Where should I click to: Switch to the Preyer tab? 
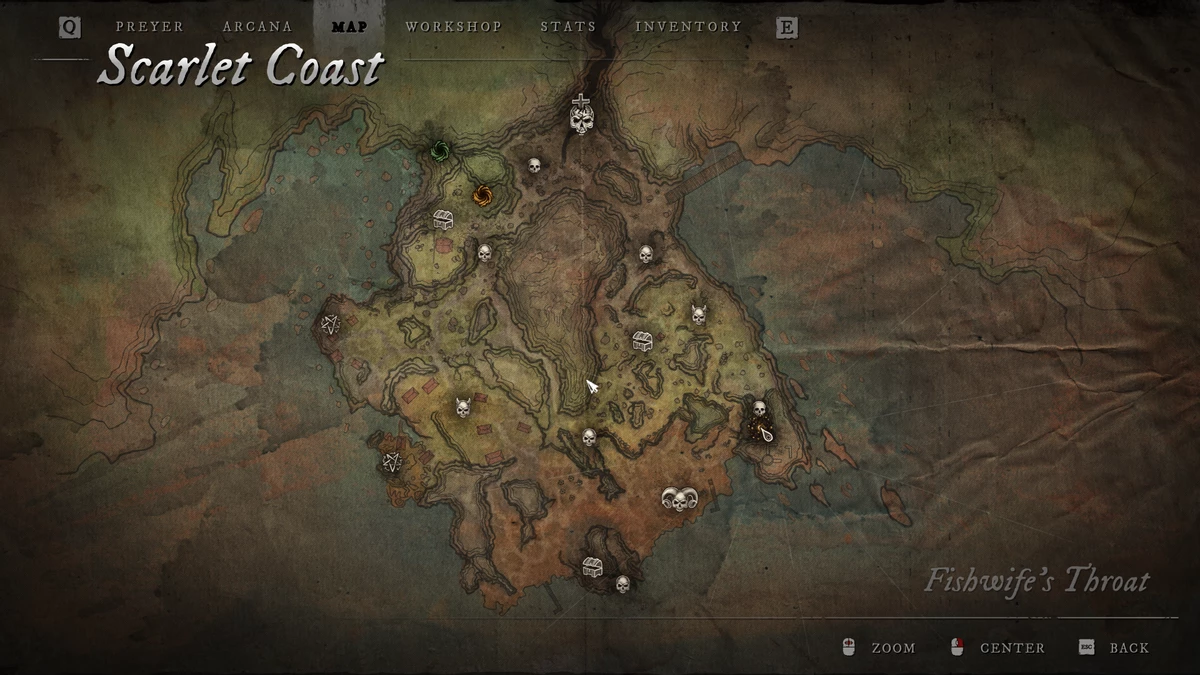point(150,27)
